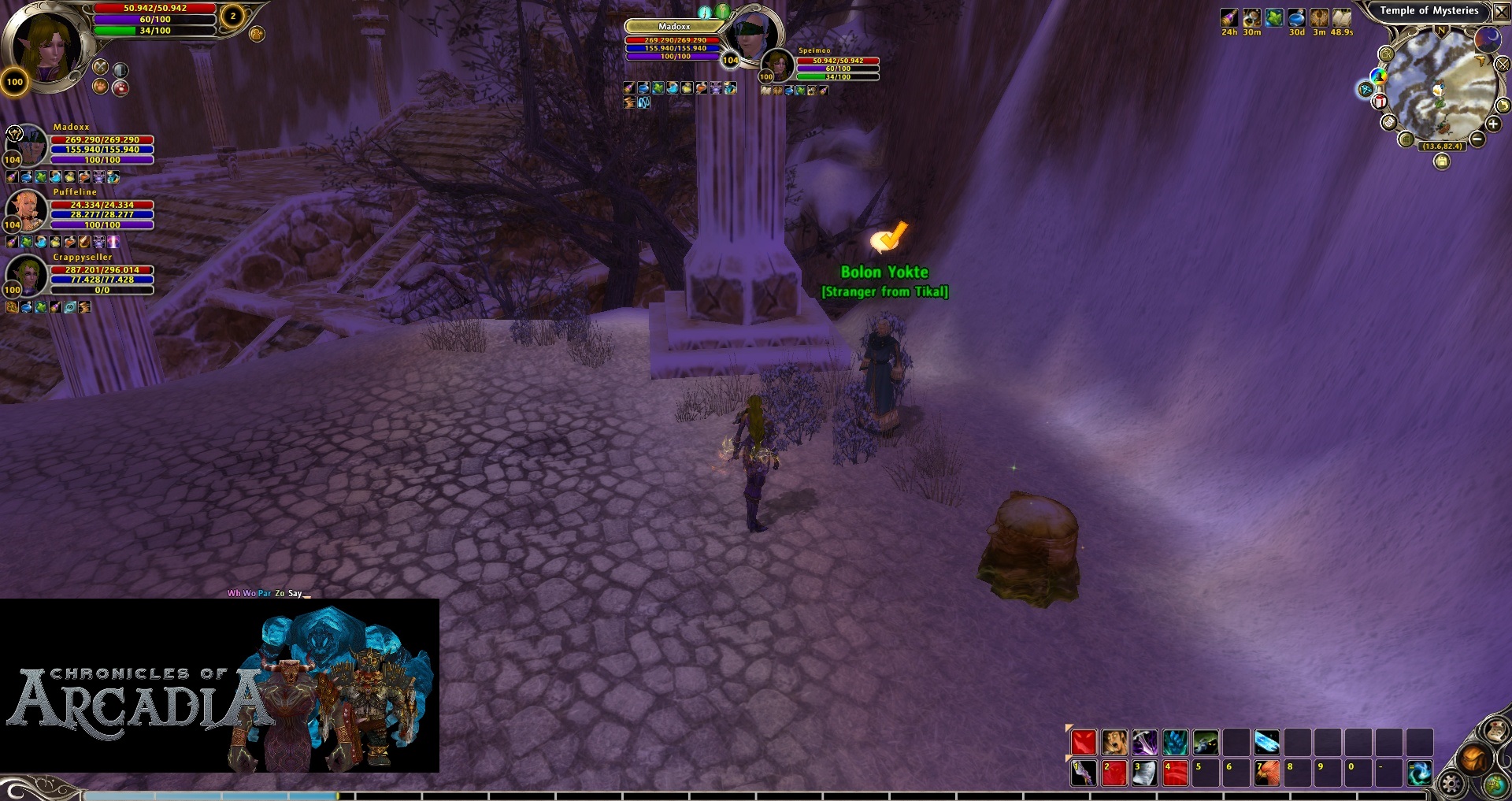The image size is (1512, 801).
Task: Click the green leaf buff icon near minimap
Action: pyautogui.click(x=1274, y=18)
